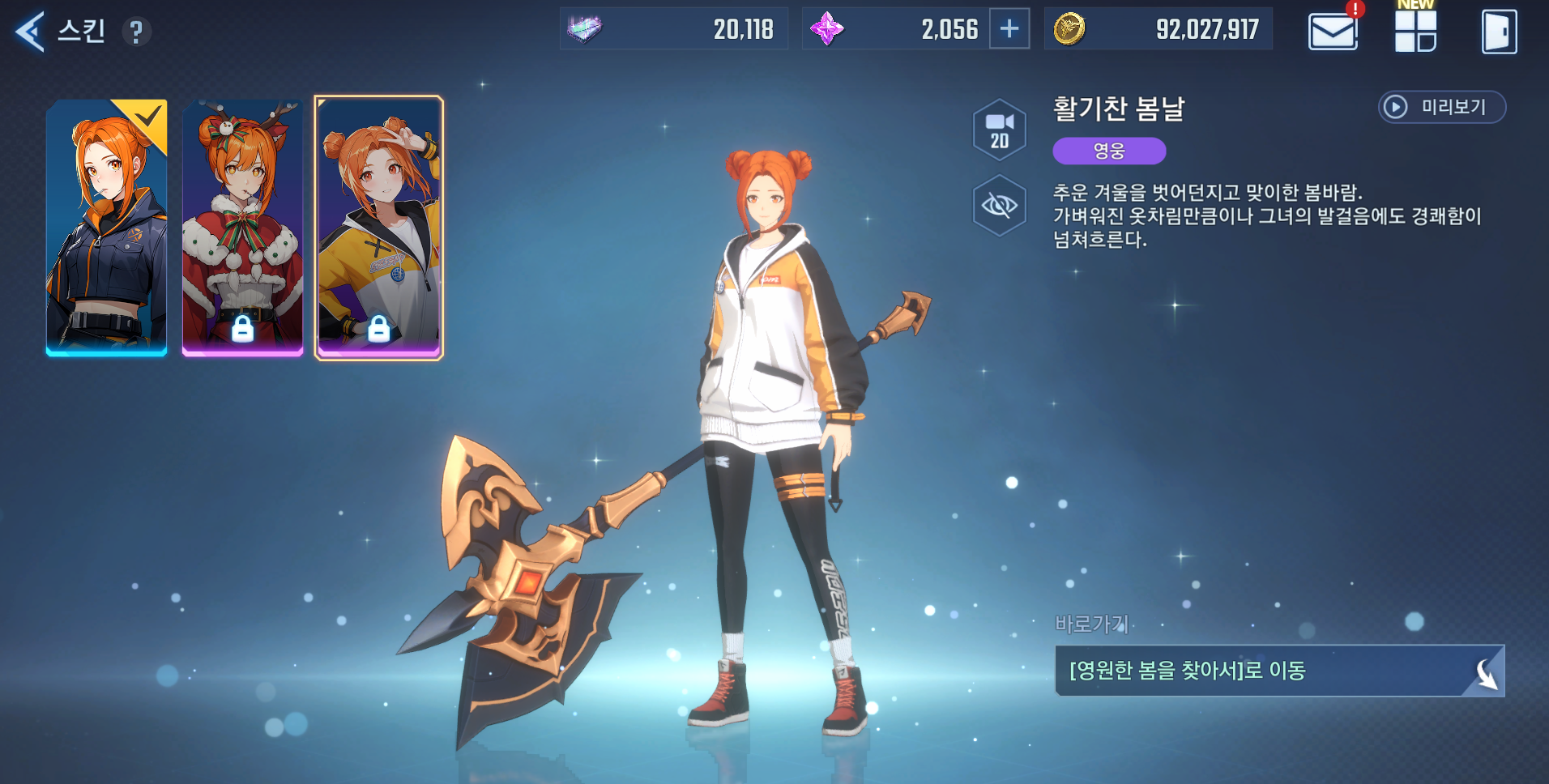The height and width of the screenshot is (784, 1549).
Task: Select the default navy jacket skin
Action: [107, 227]
